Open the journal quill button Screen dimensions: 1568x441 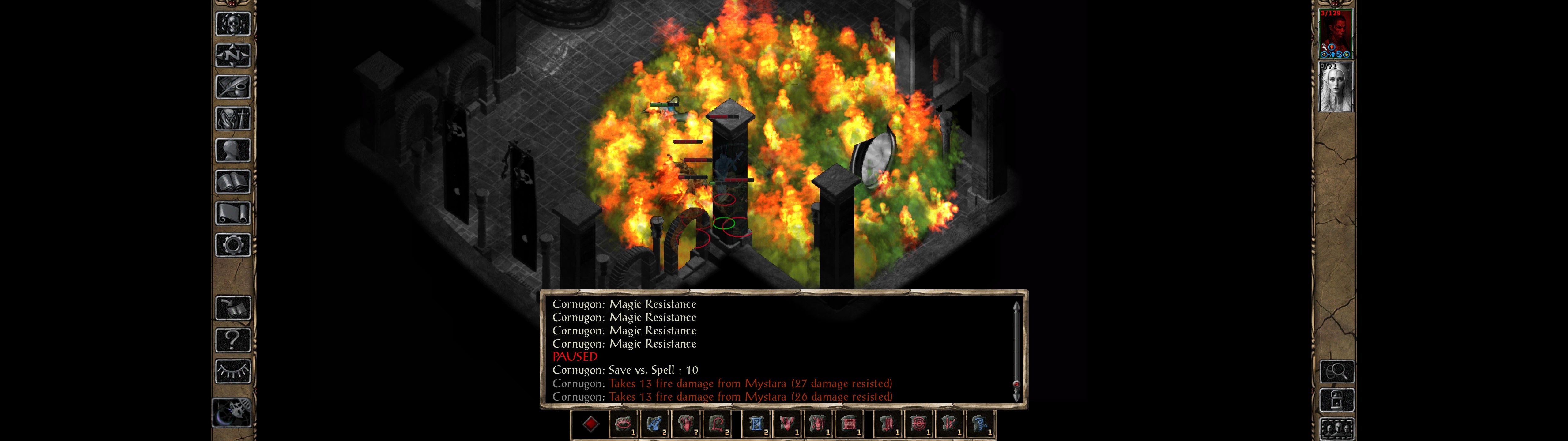232,88
